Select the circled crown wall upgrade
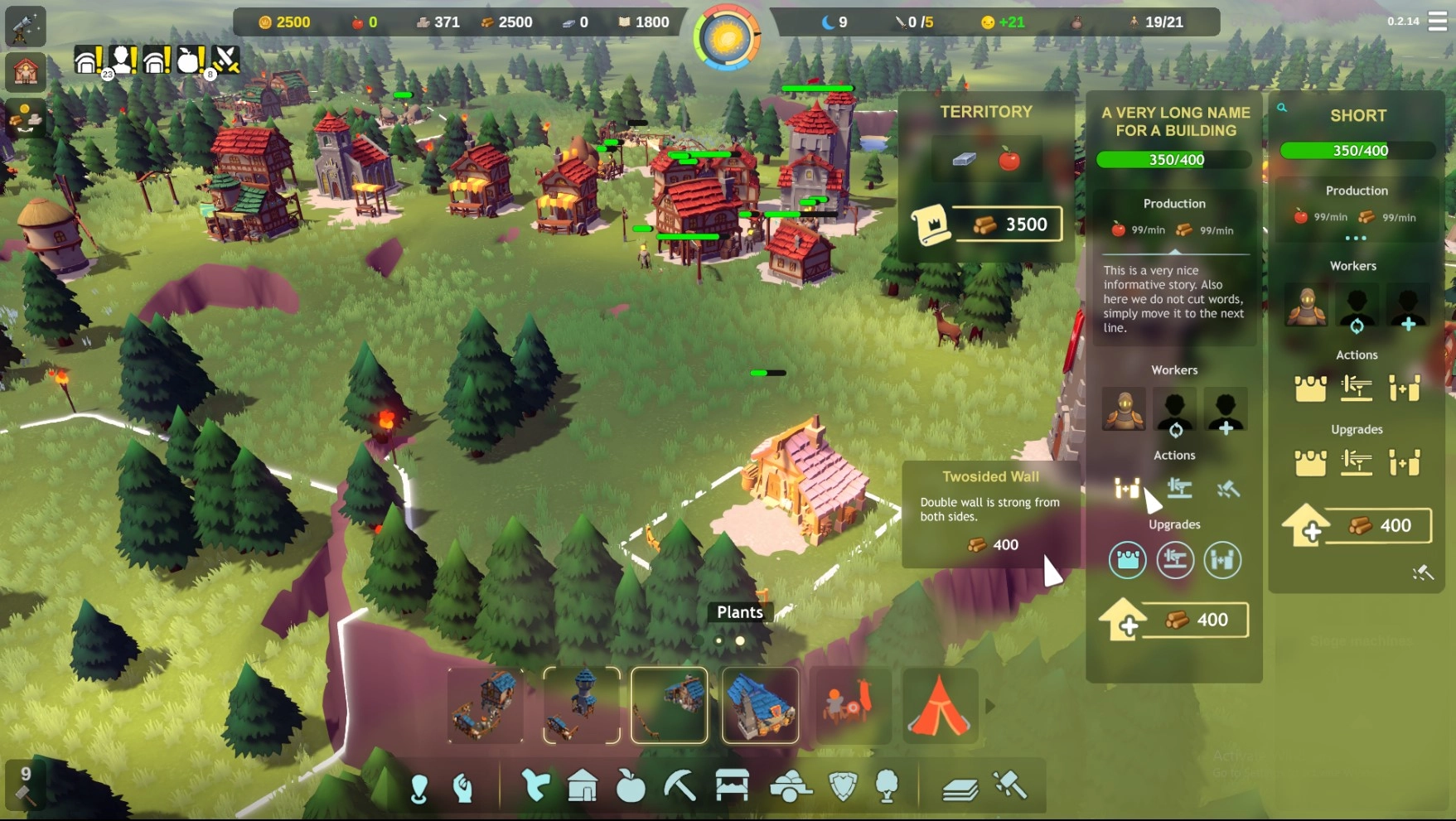 tap(1127, 560)
